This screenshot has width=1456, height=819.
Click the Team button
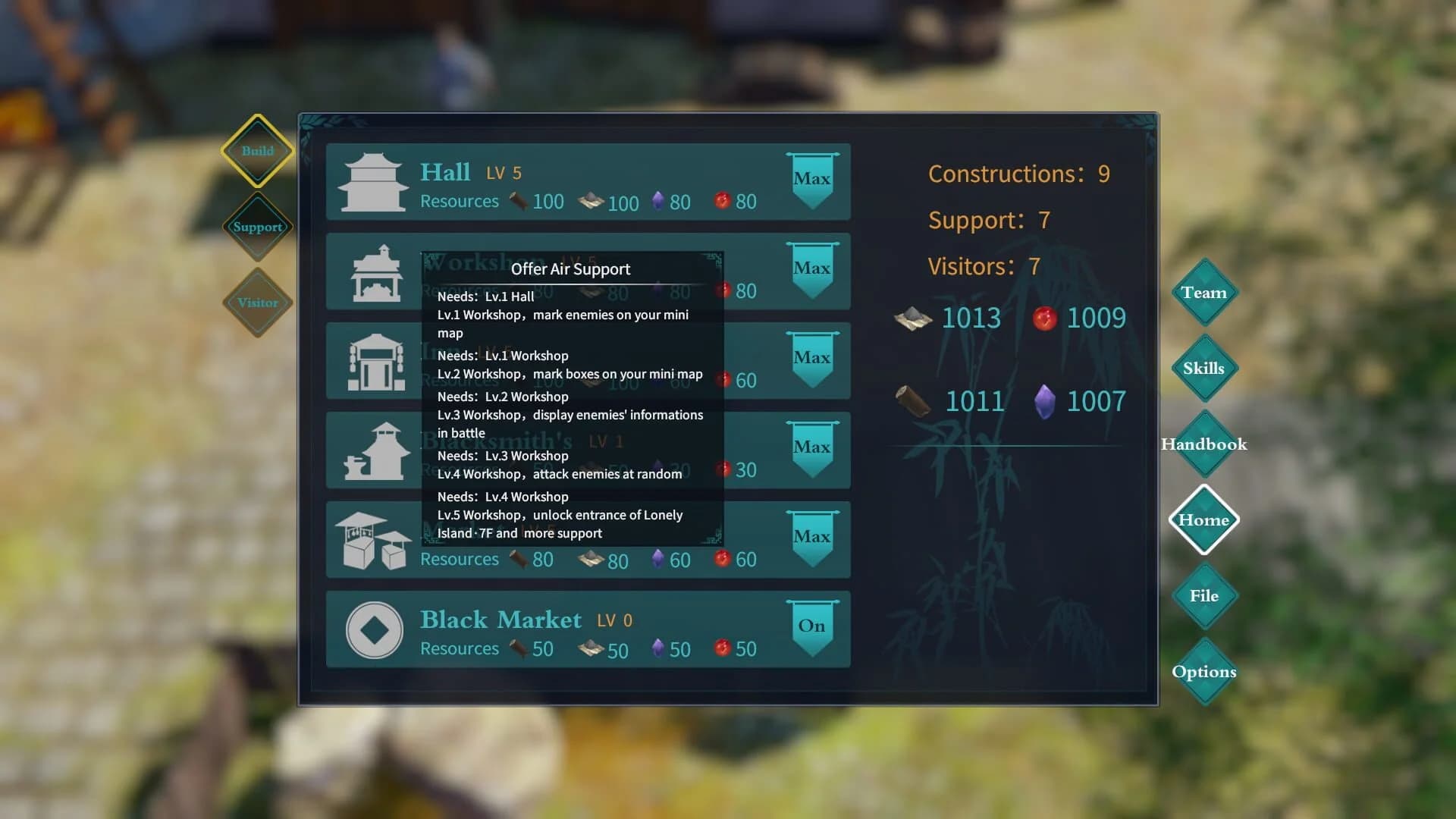1204,292
